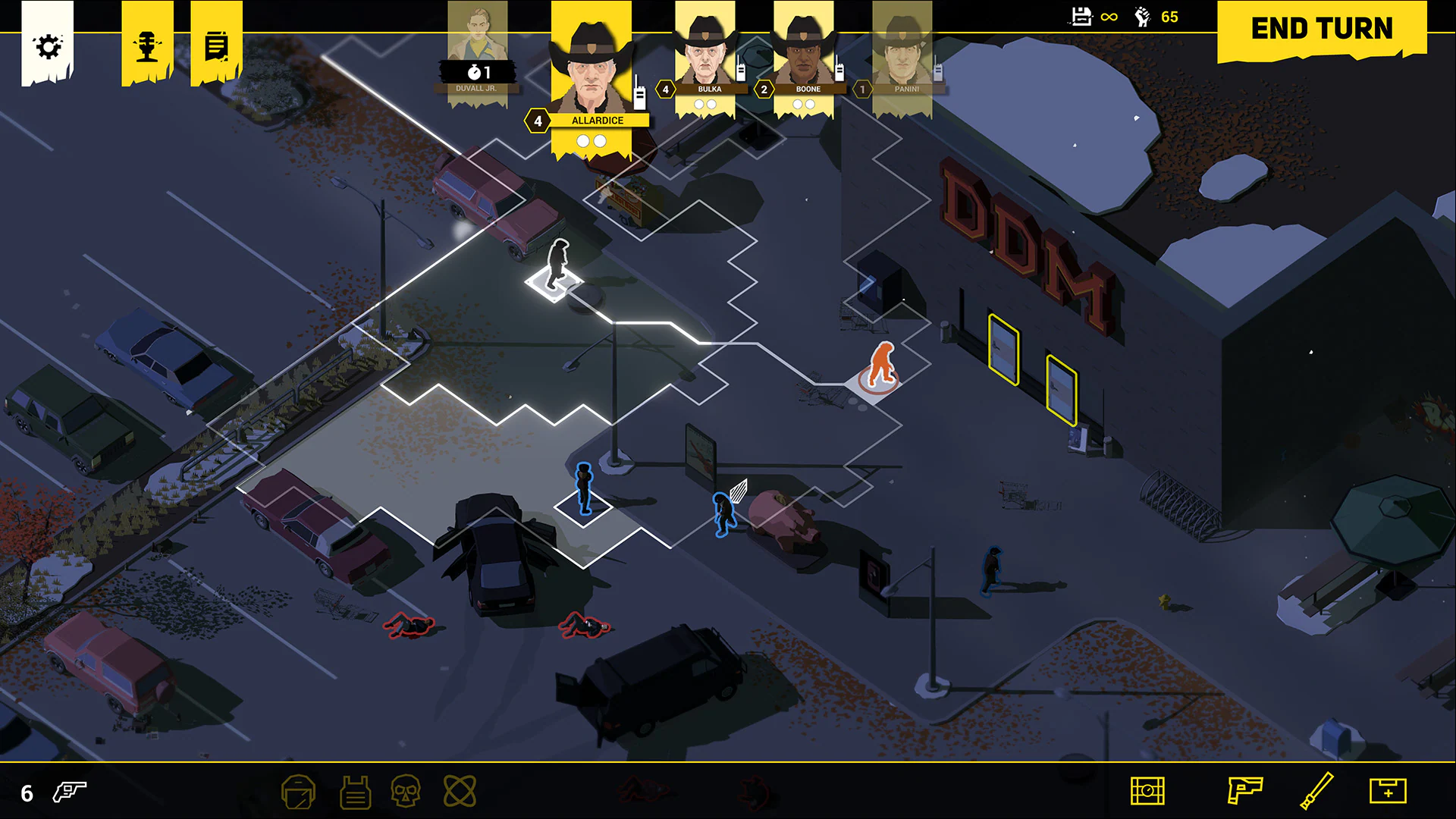
Task: Select the pistol weapon icon
Action: [x=1245, y=791]
